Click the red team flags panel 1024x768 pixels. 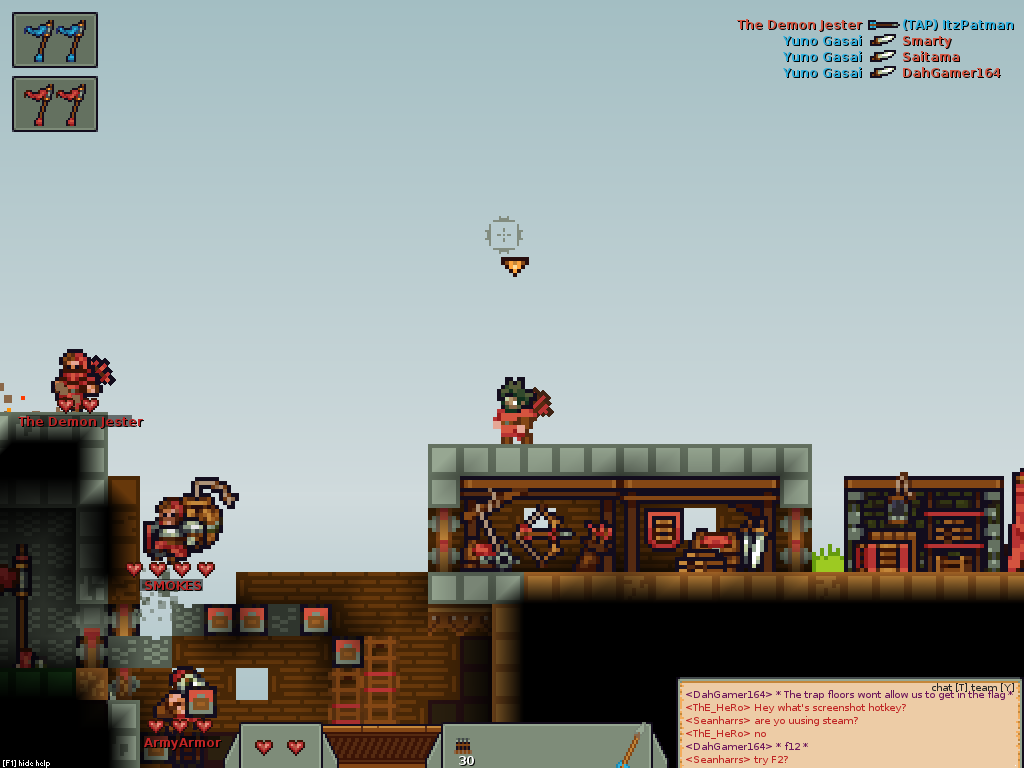(x=55, y=104)
